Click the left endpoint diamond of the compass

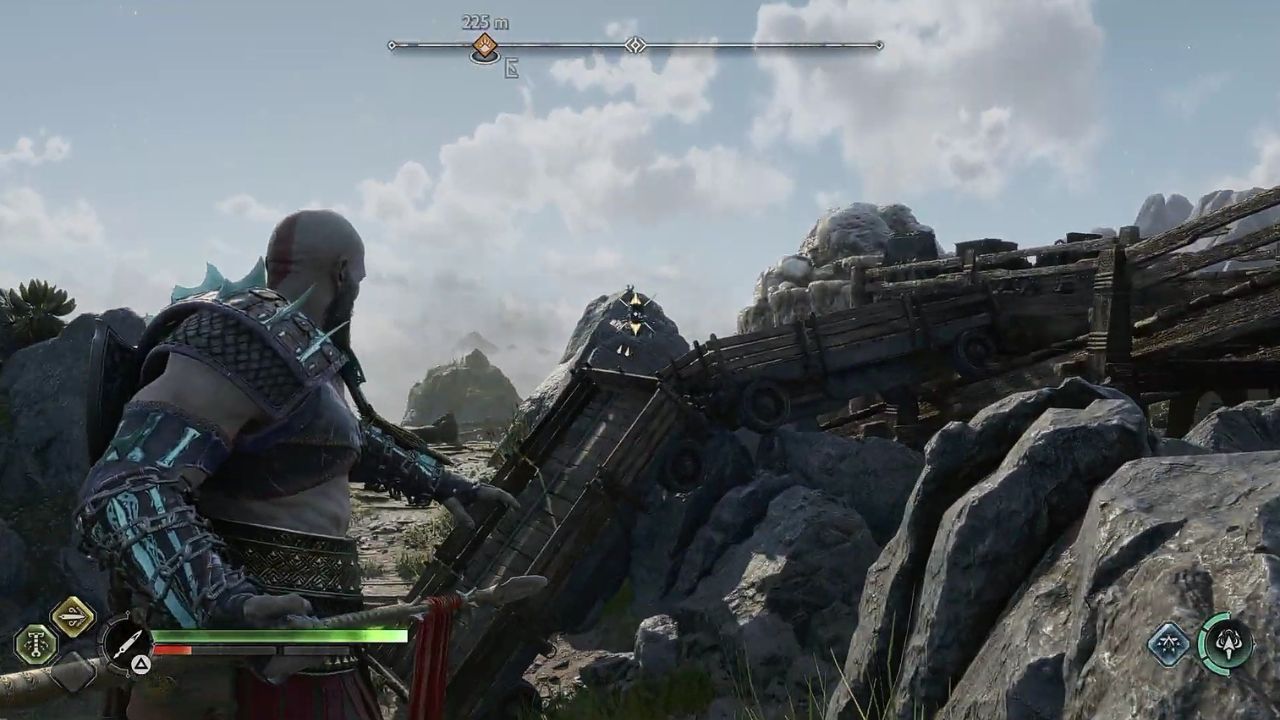[x=392, y=45]
